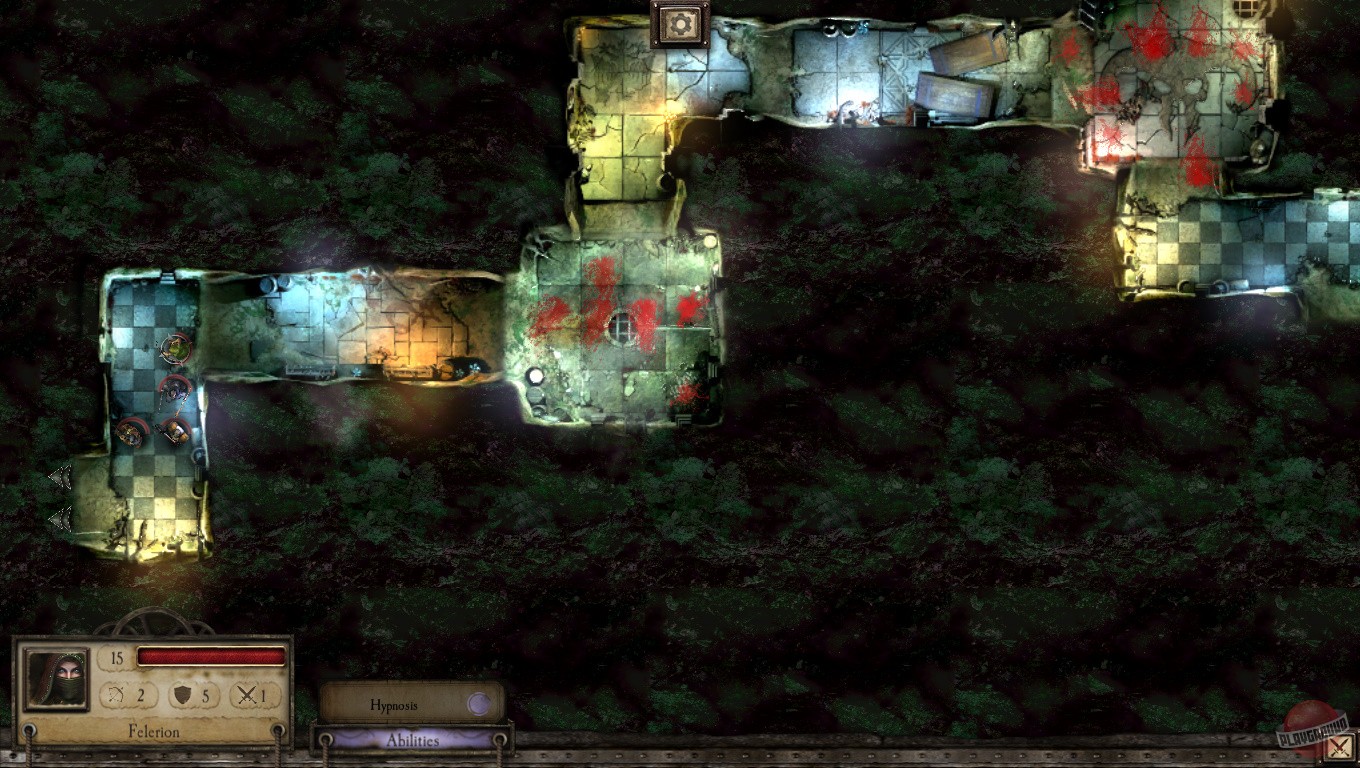Image resolution: width=1360 pixels, height=768 pixels.
Task: Click the gear hatch tile at map top
Action: [x=679, y=22]
